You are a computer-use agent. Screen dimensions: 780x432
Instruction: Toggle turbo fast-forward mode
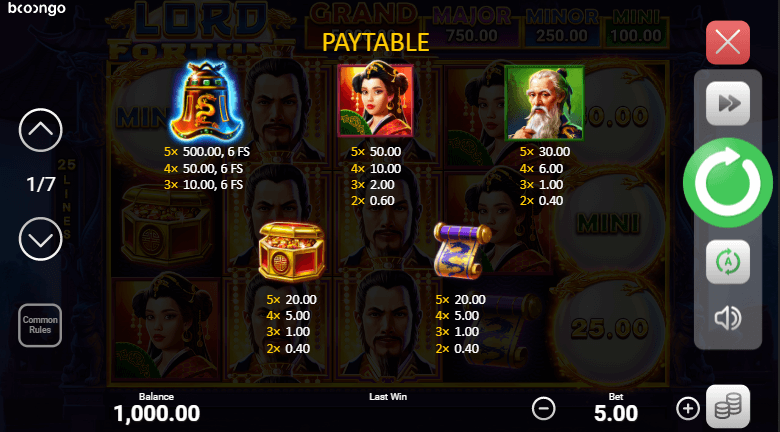727,103
